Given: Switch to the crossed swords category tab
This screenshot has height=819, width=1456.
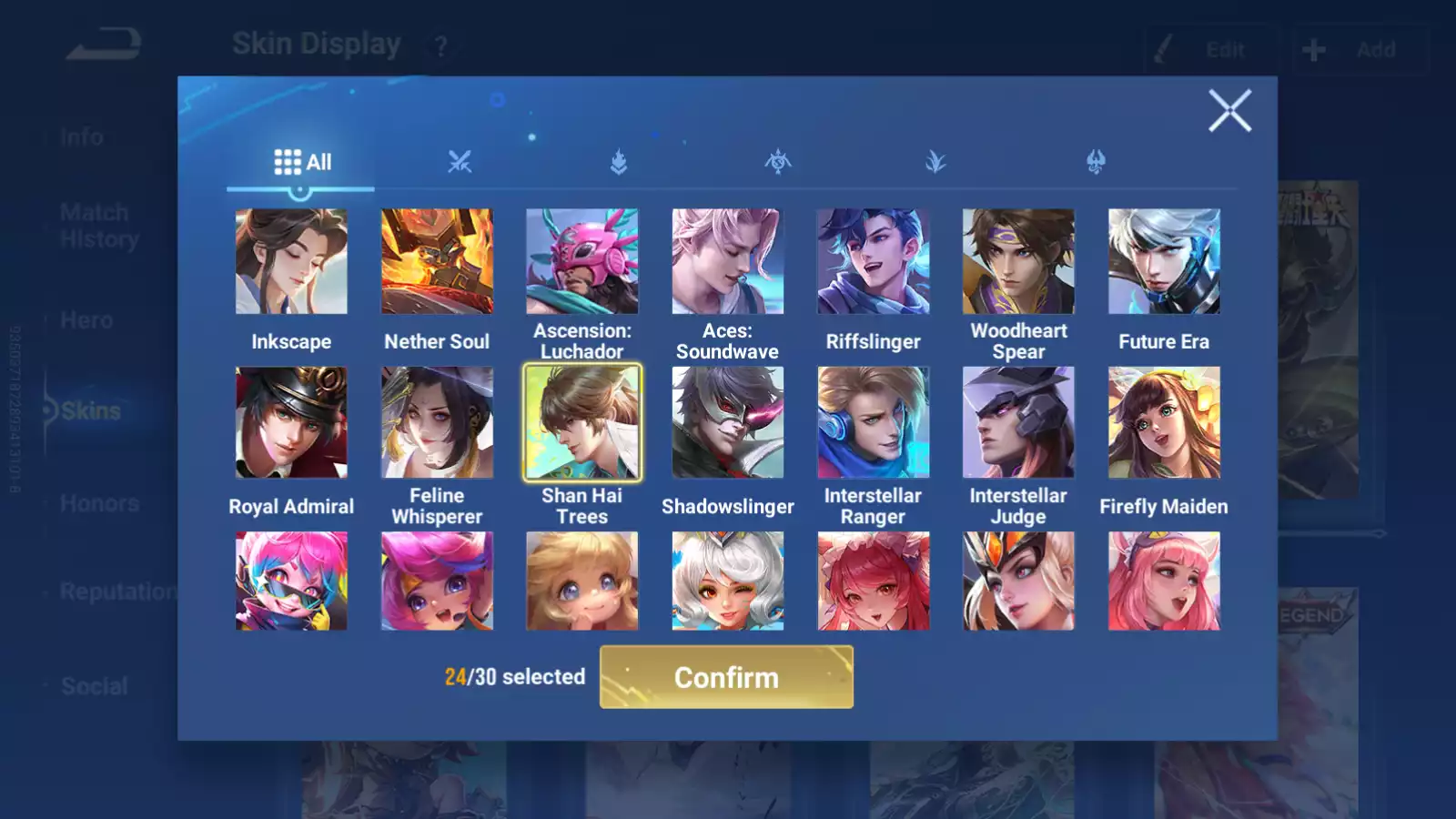Looking at the screenshot, I should (x=460, y=162).
